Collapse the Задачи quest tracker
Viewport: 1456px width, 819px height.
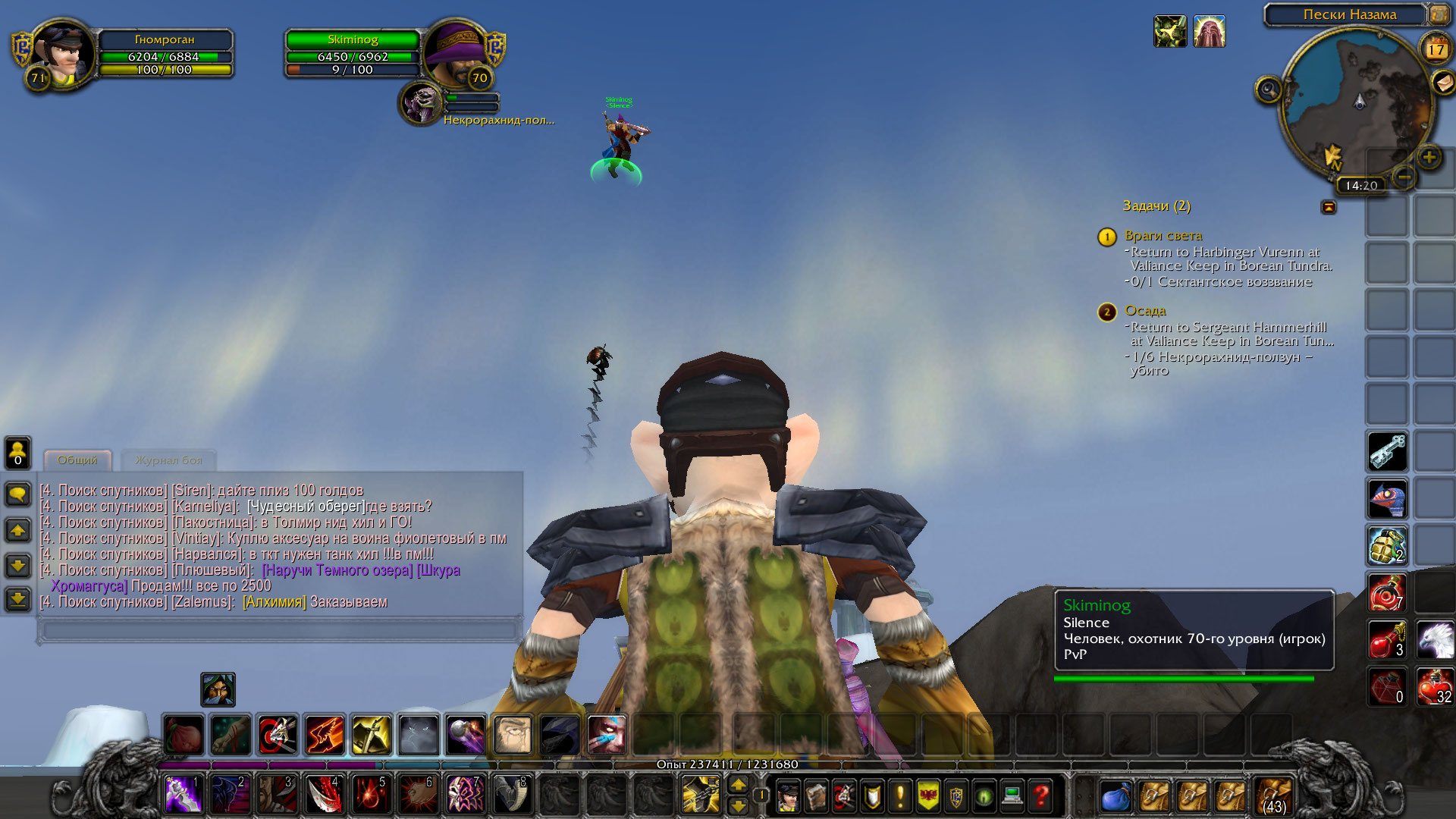pyautogui.click(x=1328, y=206)
